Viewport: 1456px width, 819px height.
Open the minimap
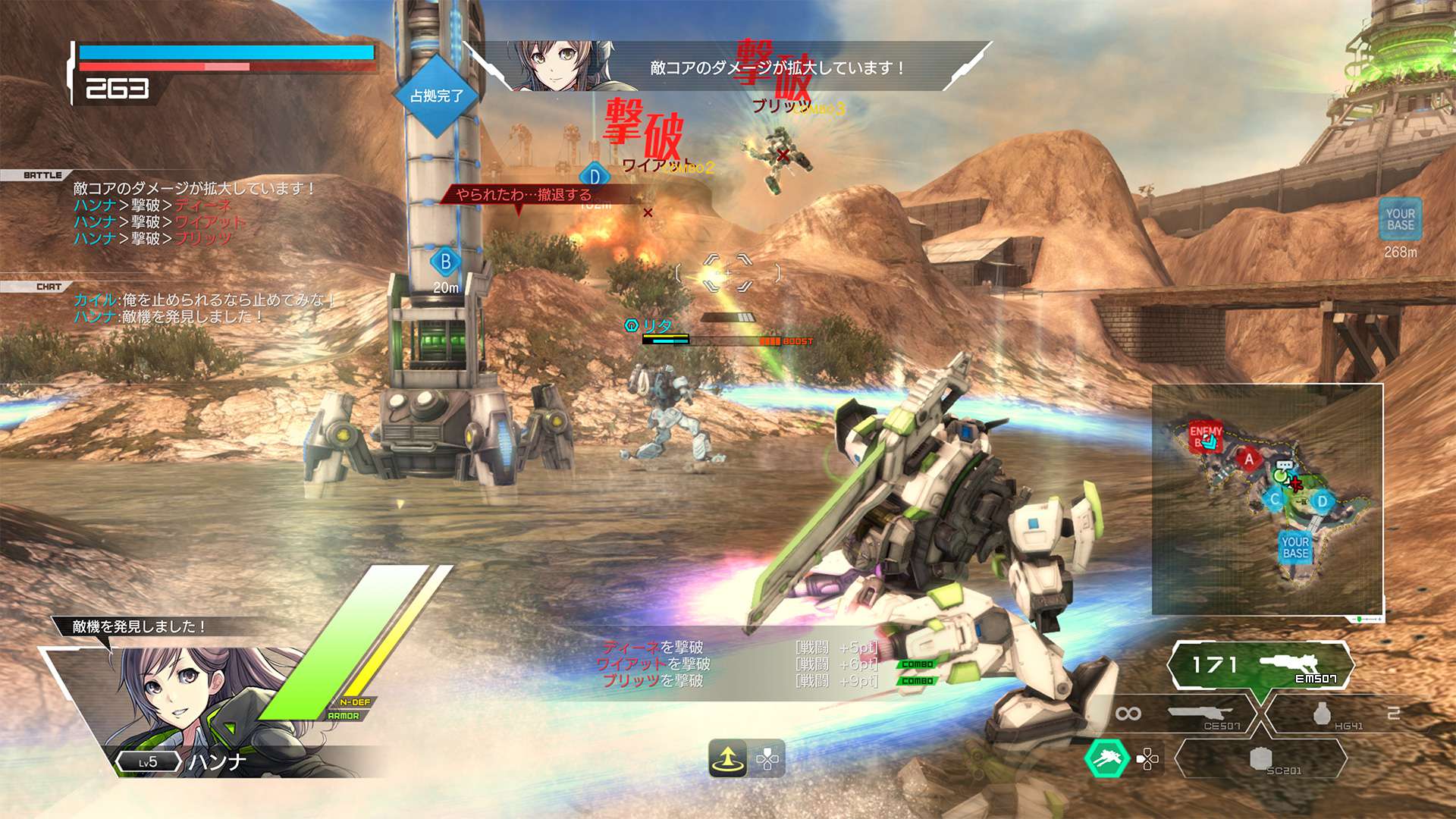click(x=1267, y=499)
